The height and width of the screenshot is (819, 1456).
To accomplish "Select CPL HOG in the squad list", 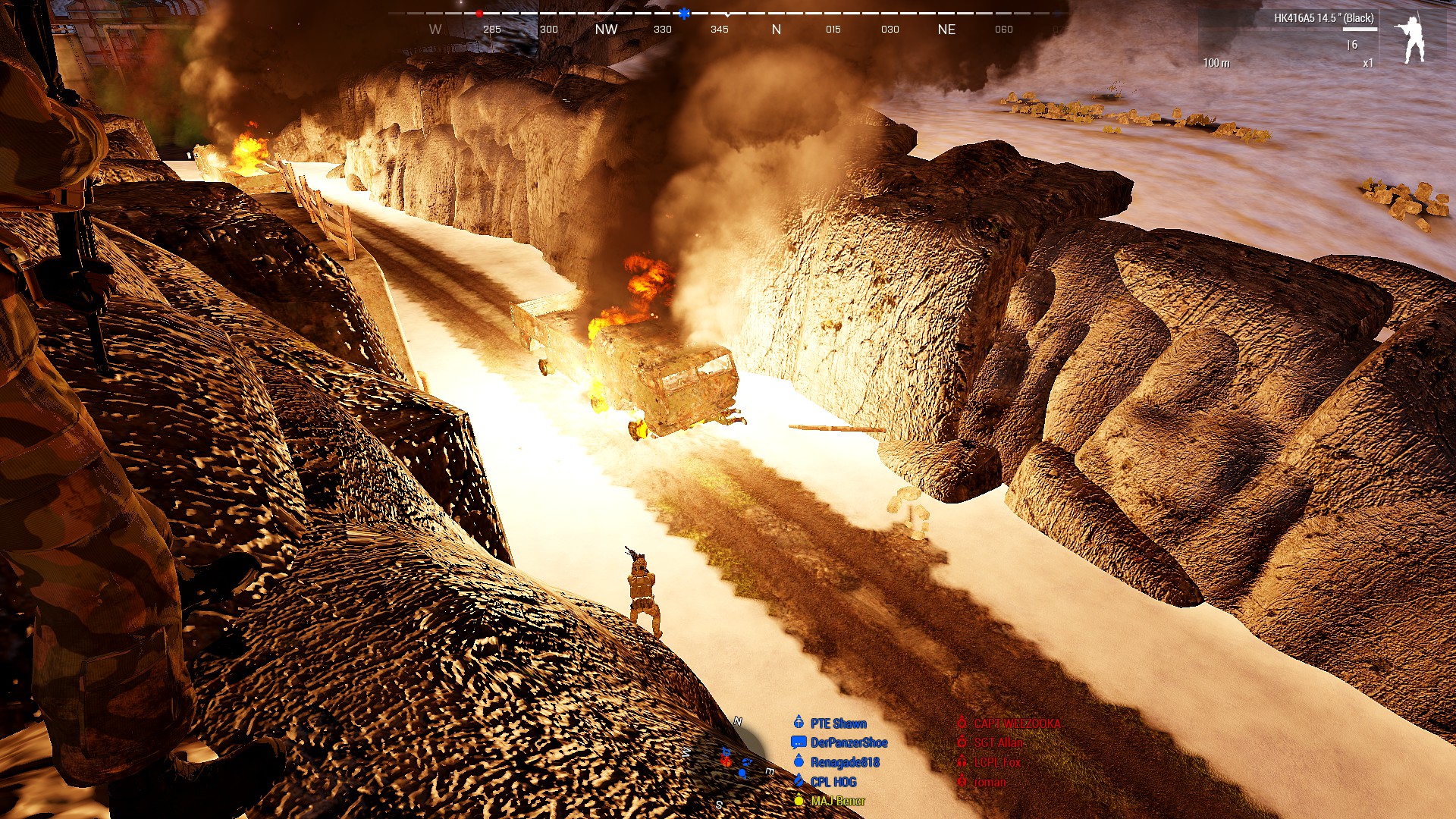I will [x=833, y=782].
